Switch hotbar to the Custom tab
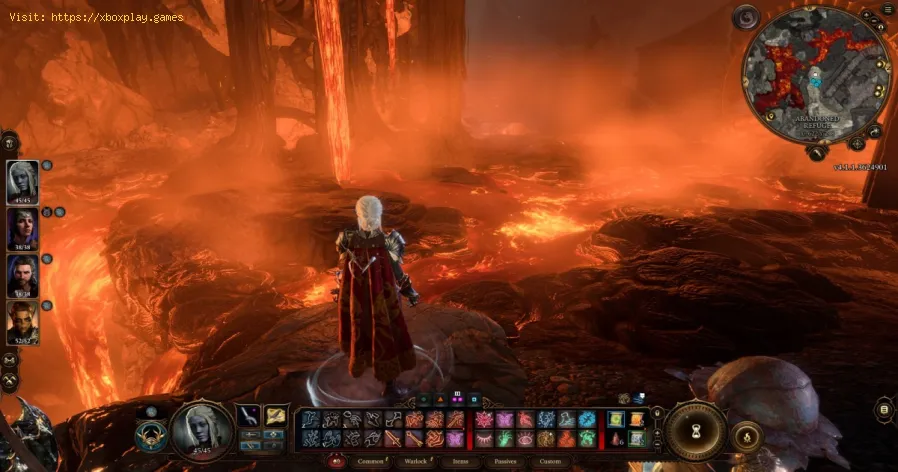The height and width of the screenshot is (472, 898). (550, 461)
